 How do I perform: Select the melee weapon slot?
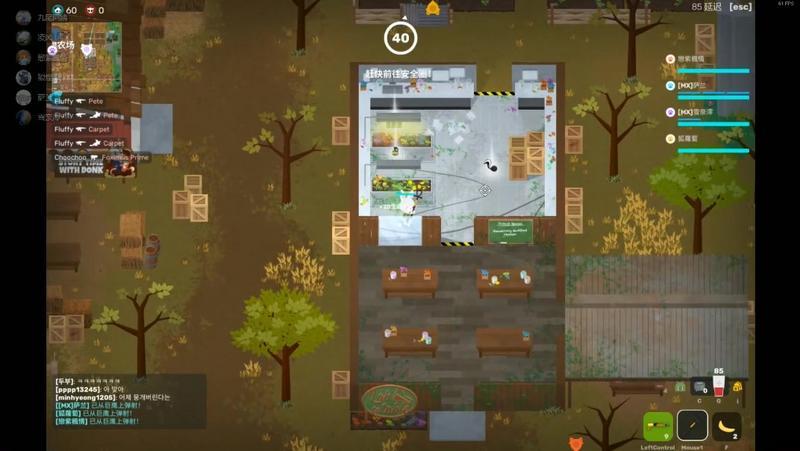click(x=692, y=426)
